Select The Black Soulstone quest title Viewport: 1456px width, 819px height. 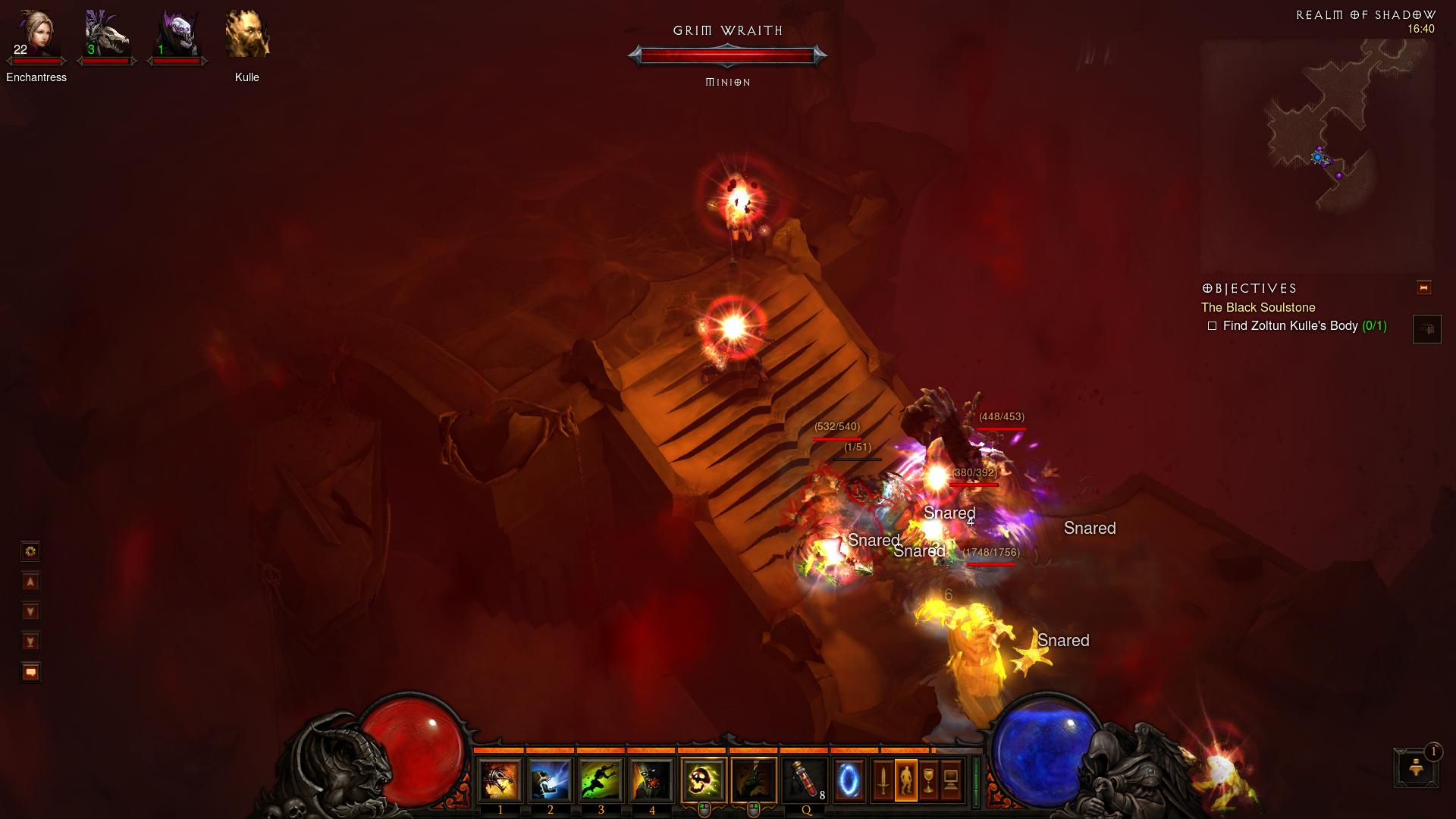[1258, 307]
